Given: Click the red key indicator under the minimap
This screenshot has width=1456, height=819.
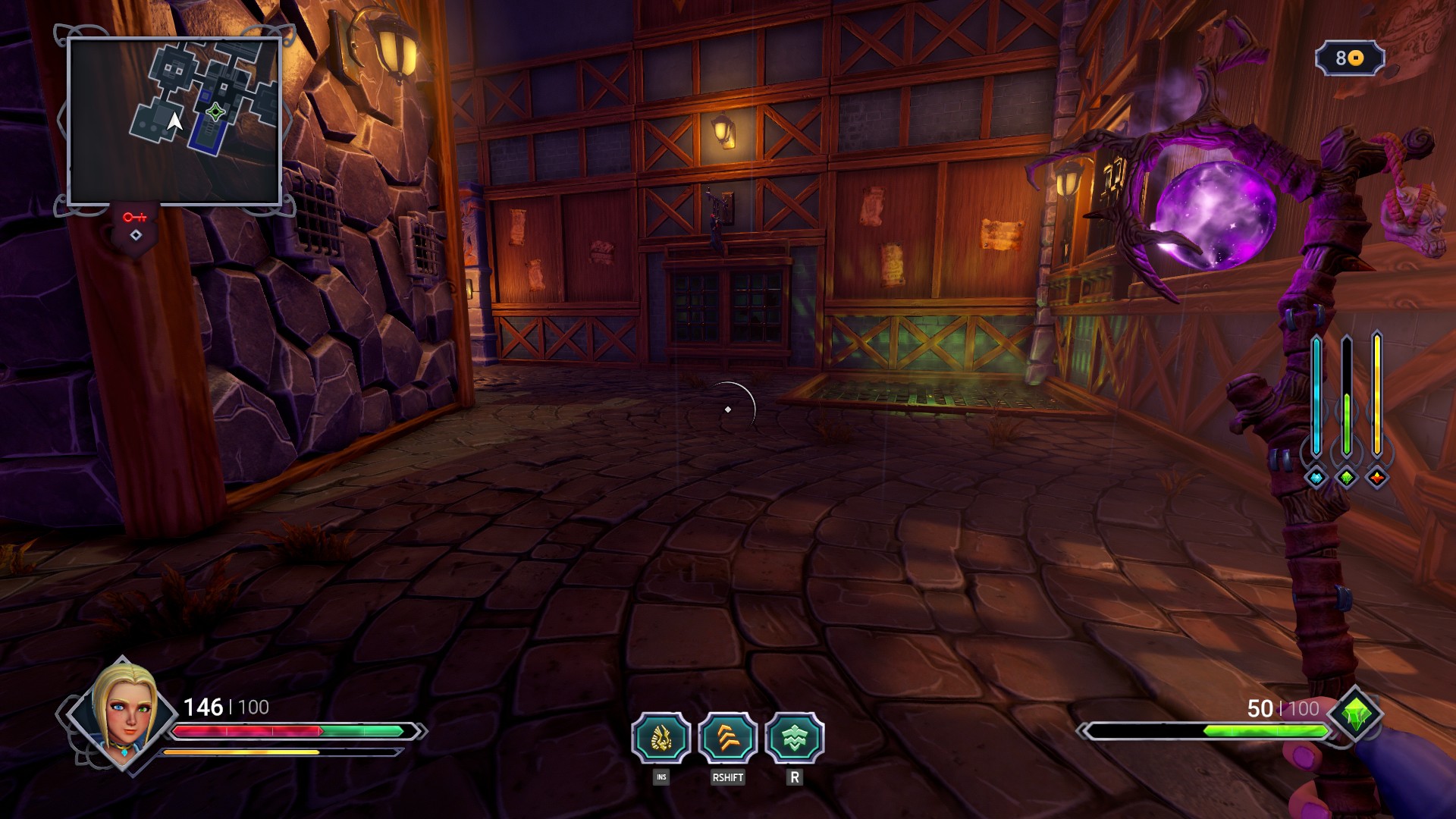Looking at the screenshot, I should click(x=135, y=218).
